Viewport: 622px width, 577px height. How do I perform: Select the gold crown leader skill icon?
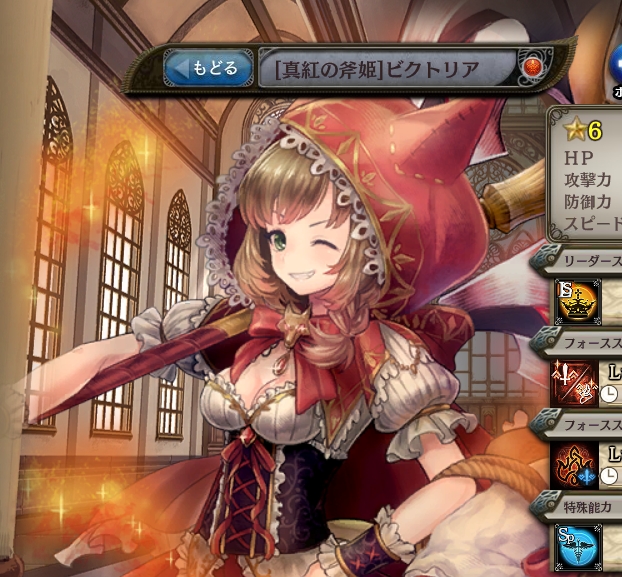click(x=576, y=301)
